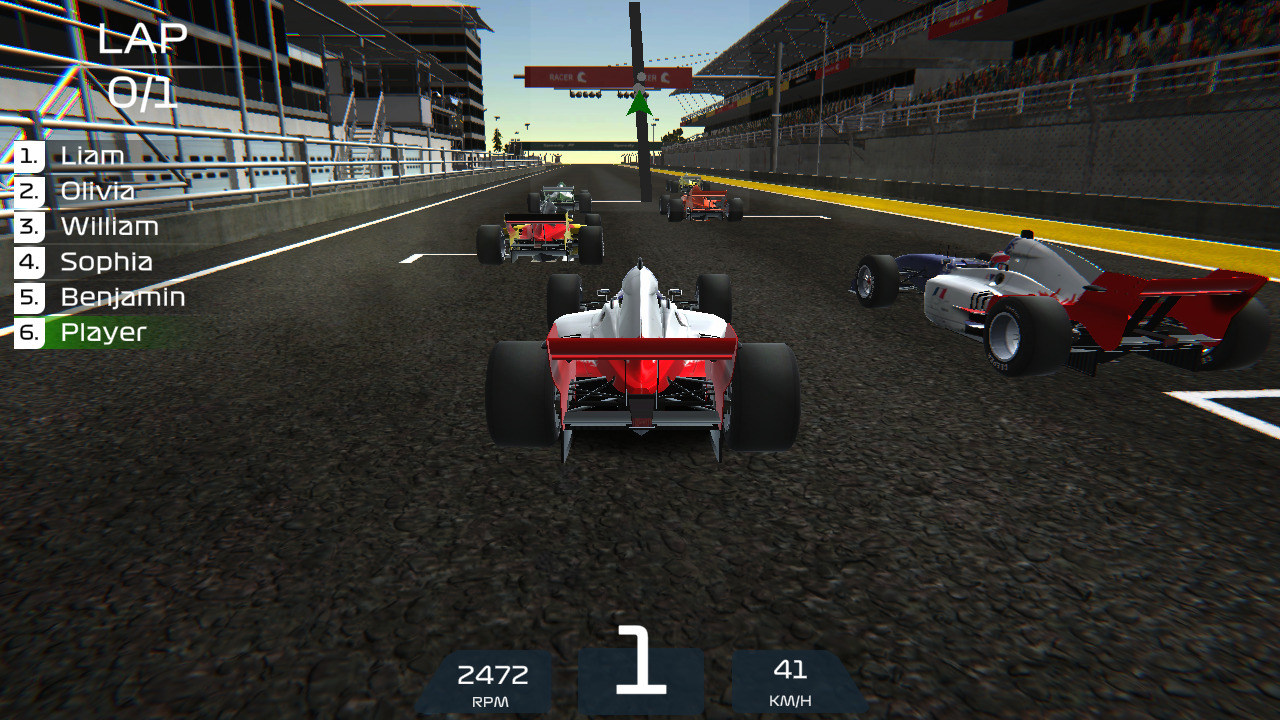Click Olivia's row in the standings list
Screen dimensions: 1280x720
[x=99, y=191]
